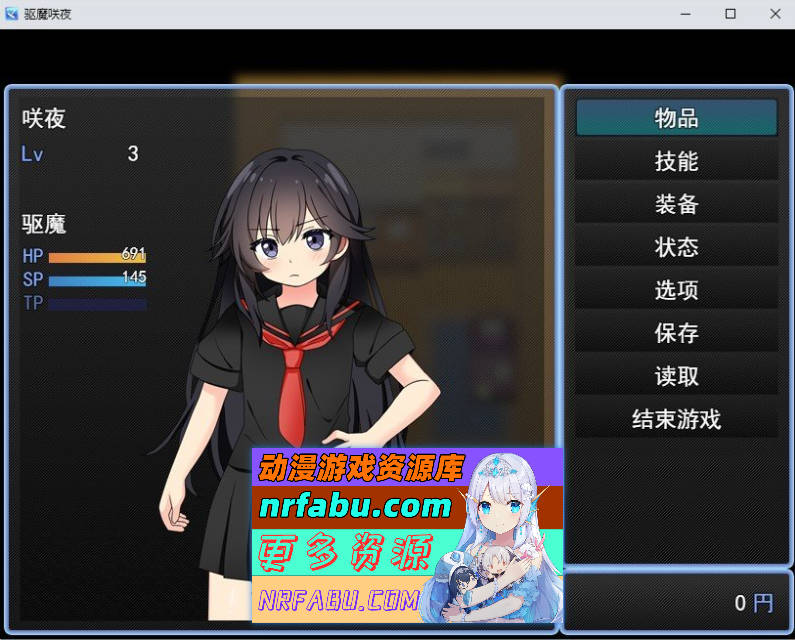Close the game window
This screenshot has width=795, height=640.
point(775,14)
